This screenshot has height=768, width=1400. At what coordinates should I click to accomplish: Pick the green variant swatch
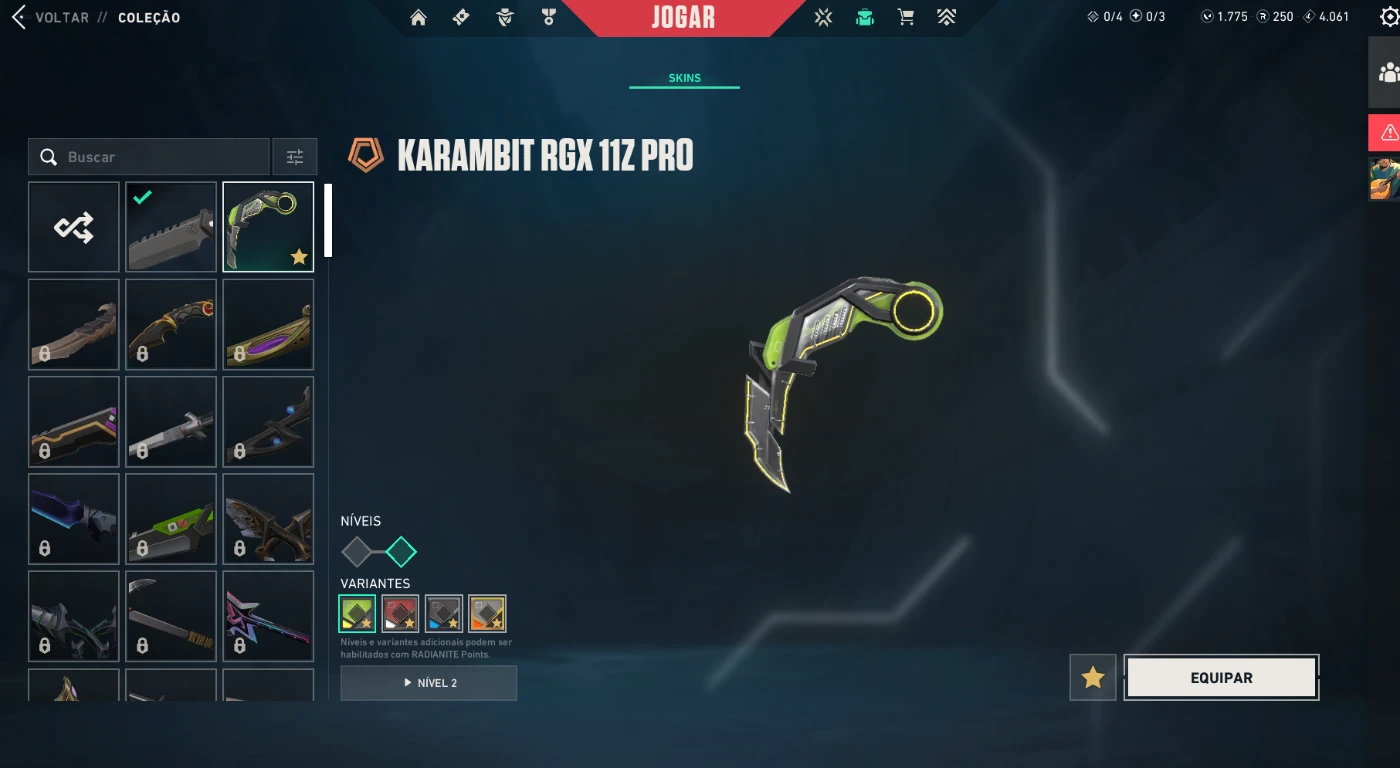357,613
